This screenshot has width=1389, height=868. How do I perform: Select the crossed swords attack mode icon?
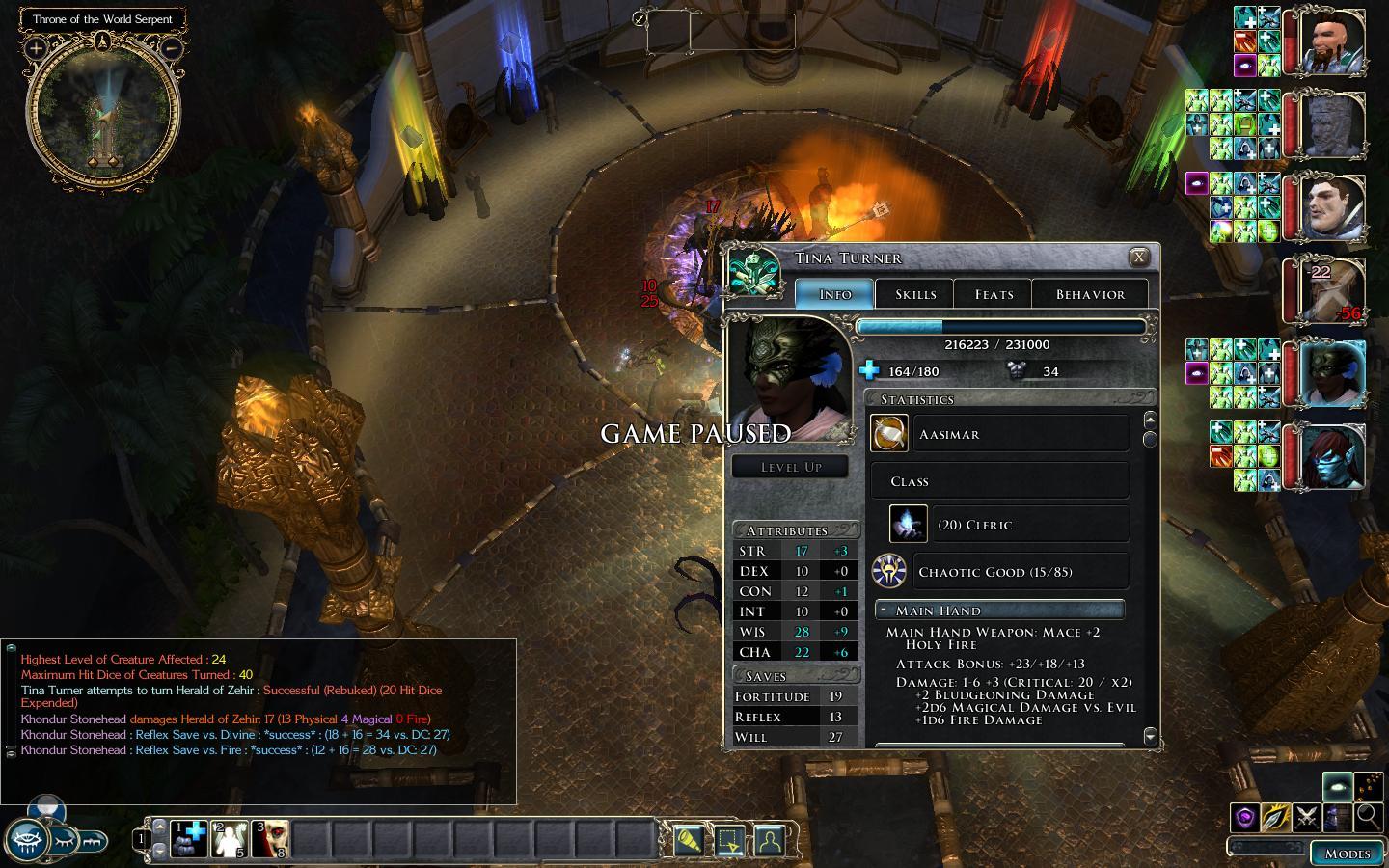click(x=1307, y=817)
